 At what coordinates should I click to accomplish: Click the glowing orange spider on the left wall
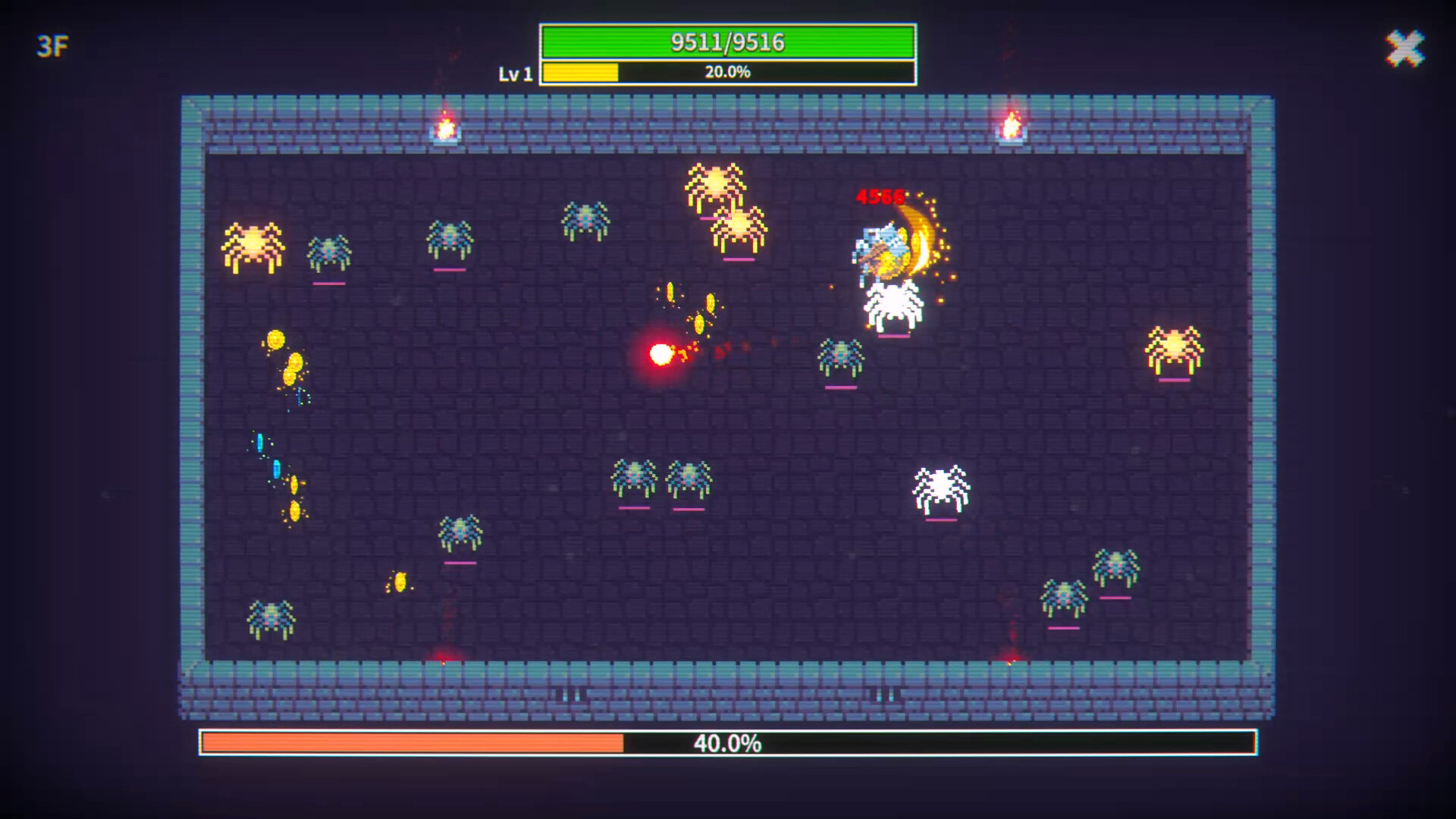point(252,244)
